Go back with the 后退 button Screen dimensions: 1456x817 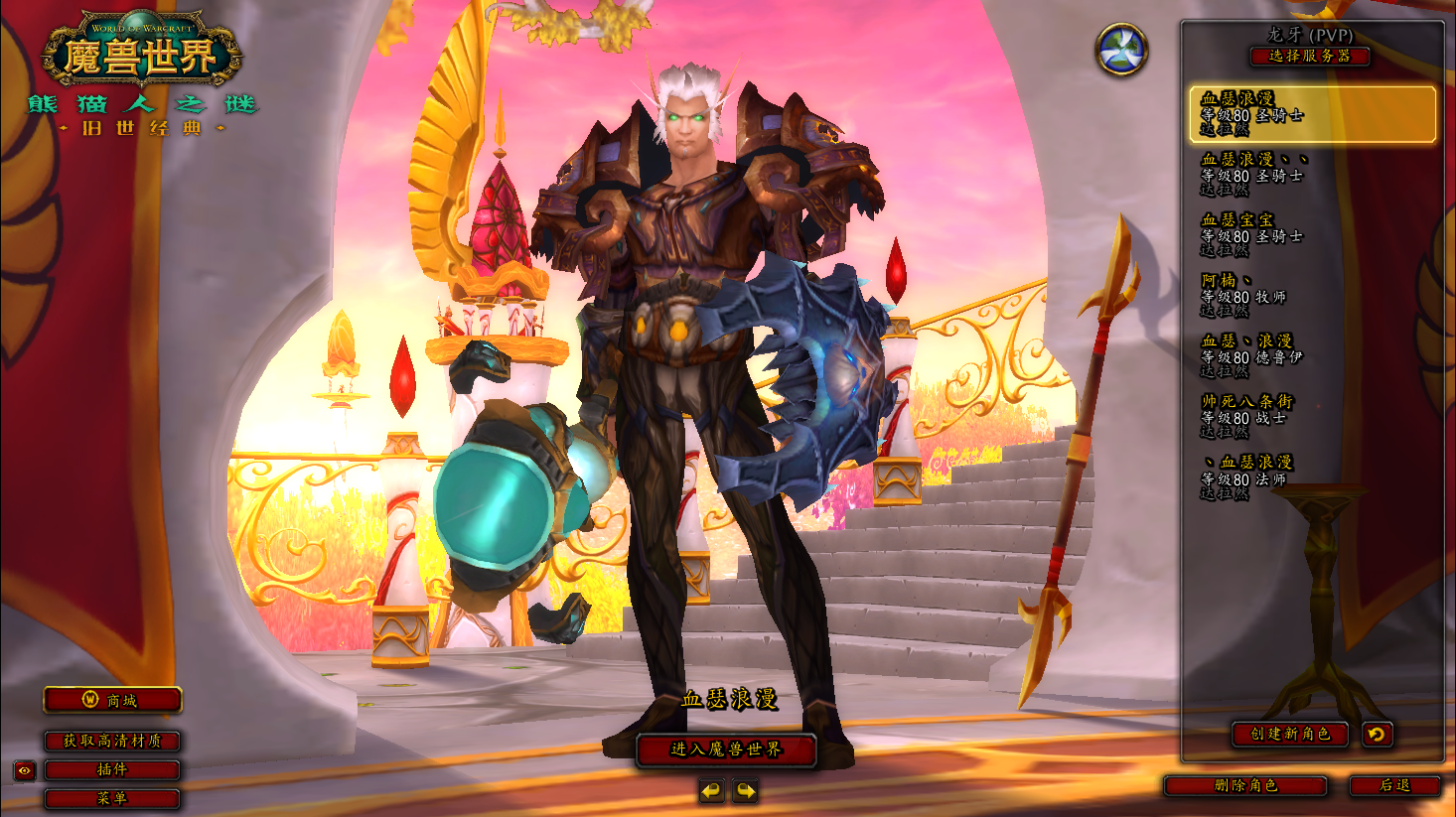click(1394, 785)
